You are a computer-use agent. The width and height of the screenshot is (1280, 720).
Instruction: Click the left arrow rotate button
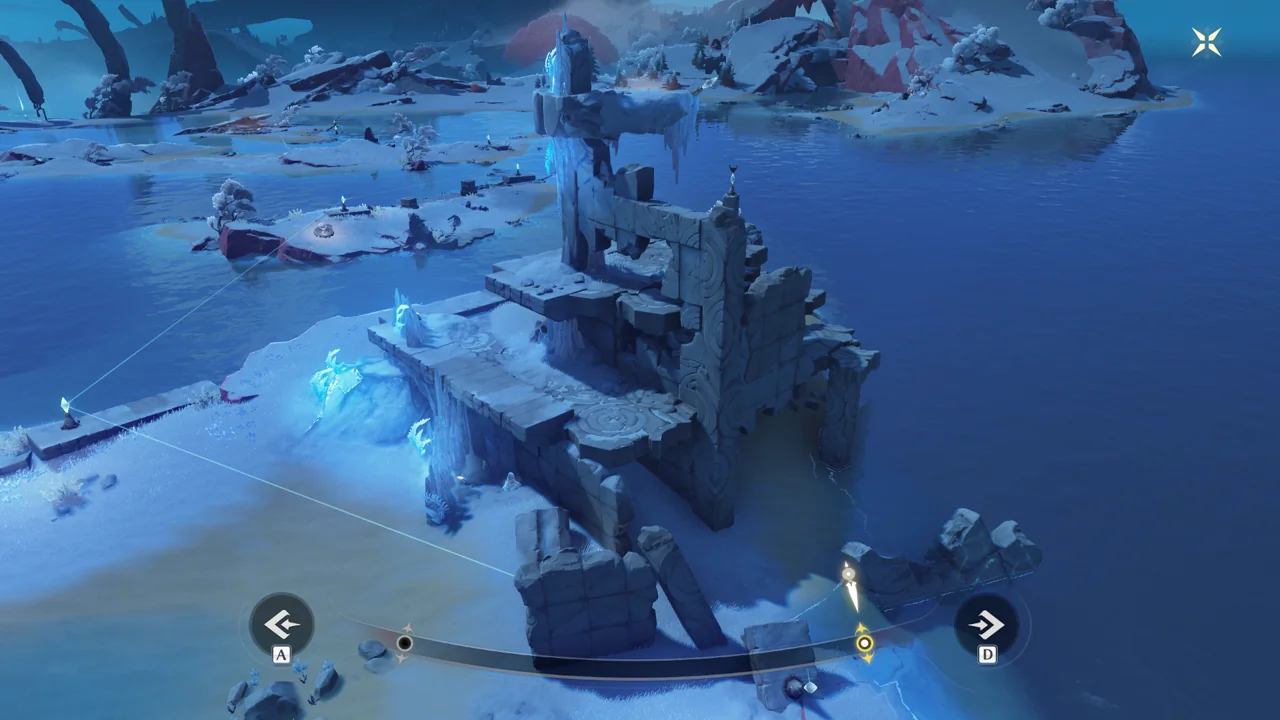pyautogui.click(x=282, y=625)
